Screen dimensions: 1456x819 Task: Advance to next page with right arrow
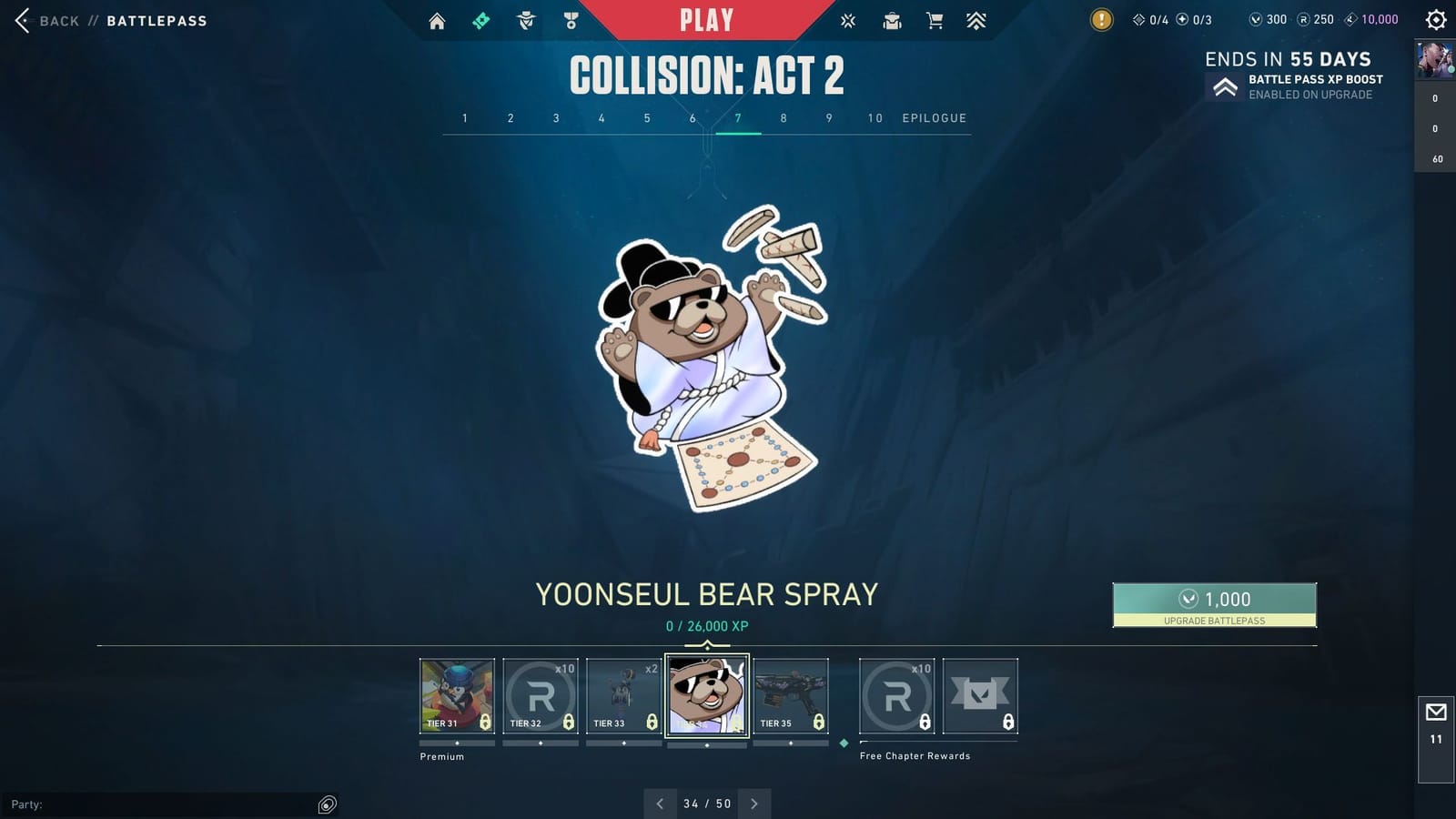(x=754, y=804)
